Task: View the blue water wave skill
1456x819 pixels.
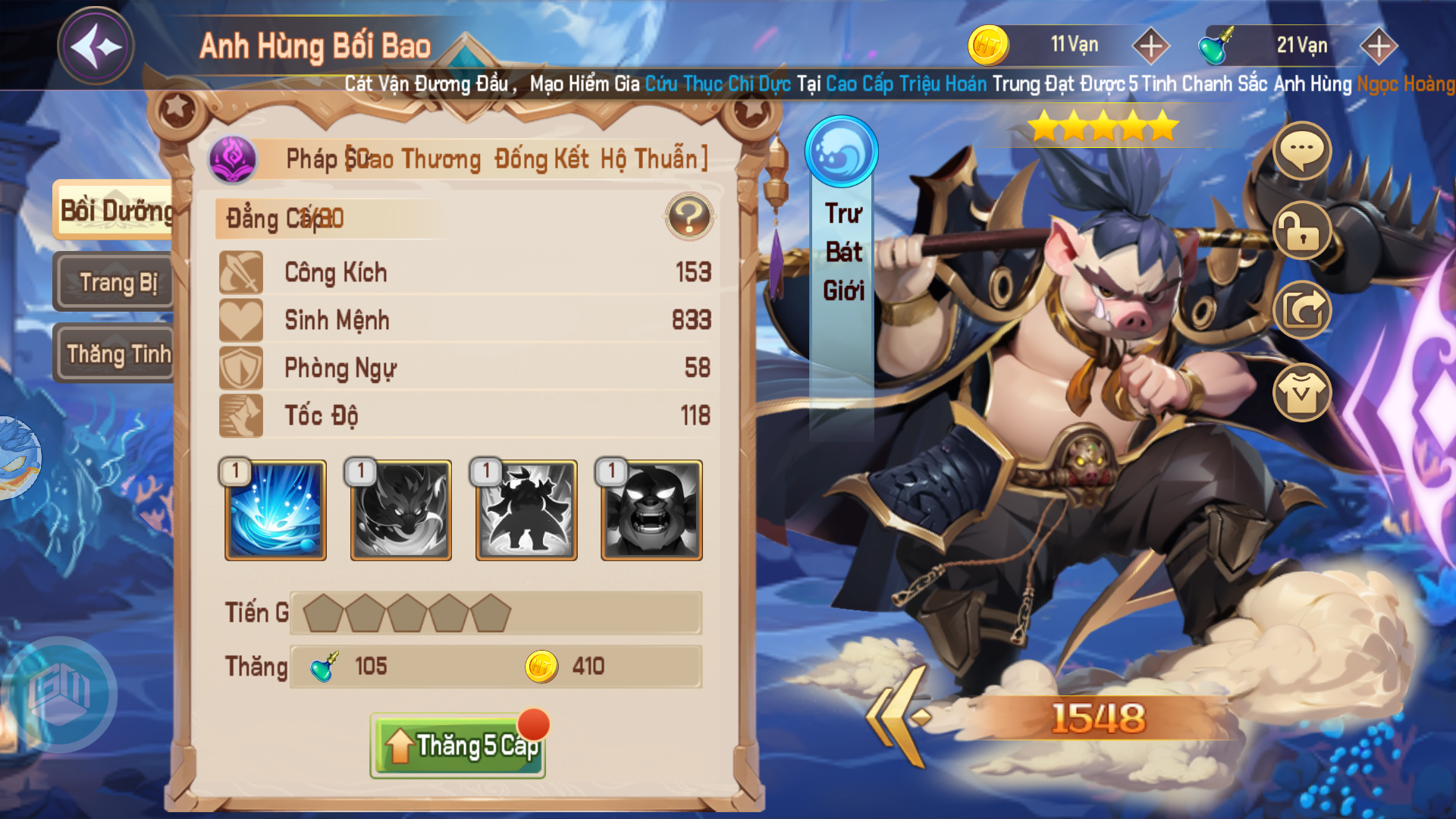Action: pos(275,510)
